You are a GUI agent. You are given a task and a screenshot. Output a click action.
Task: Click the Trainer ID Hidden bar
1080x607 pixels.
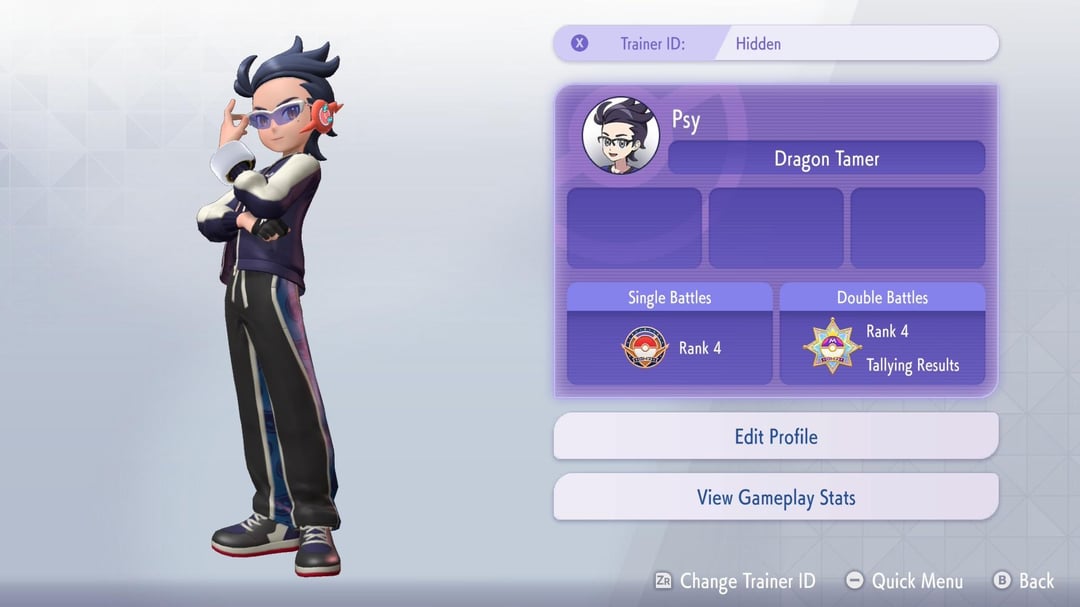pos(775,43)
